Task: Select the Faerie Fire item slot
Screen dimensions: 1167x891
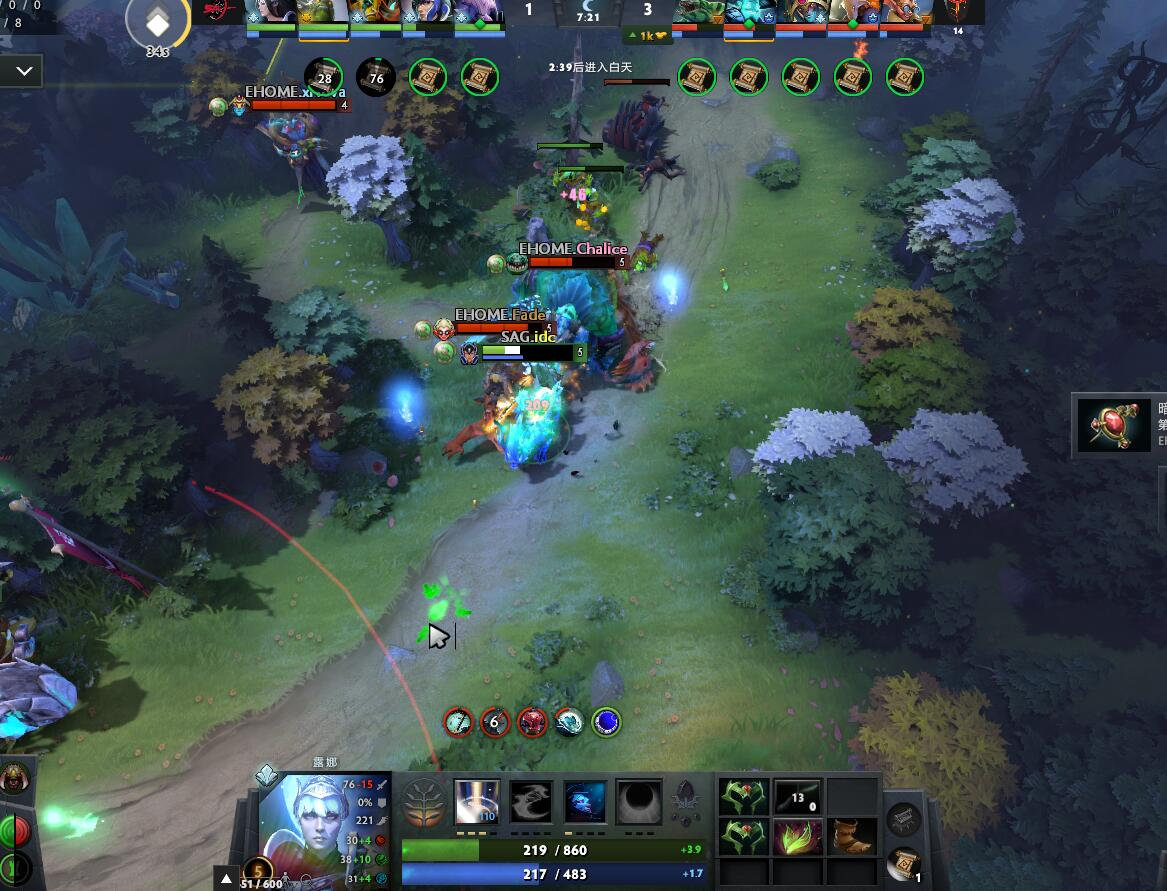Action: [798, 836]
